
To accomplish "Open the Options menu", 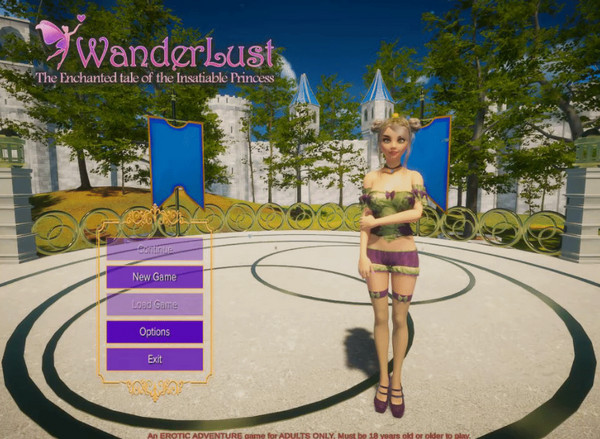I will click(x=154, y=331).
